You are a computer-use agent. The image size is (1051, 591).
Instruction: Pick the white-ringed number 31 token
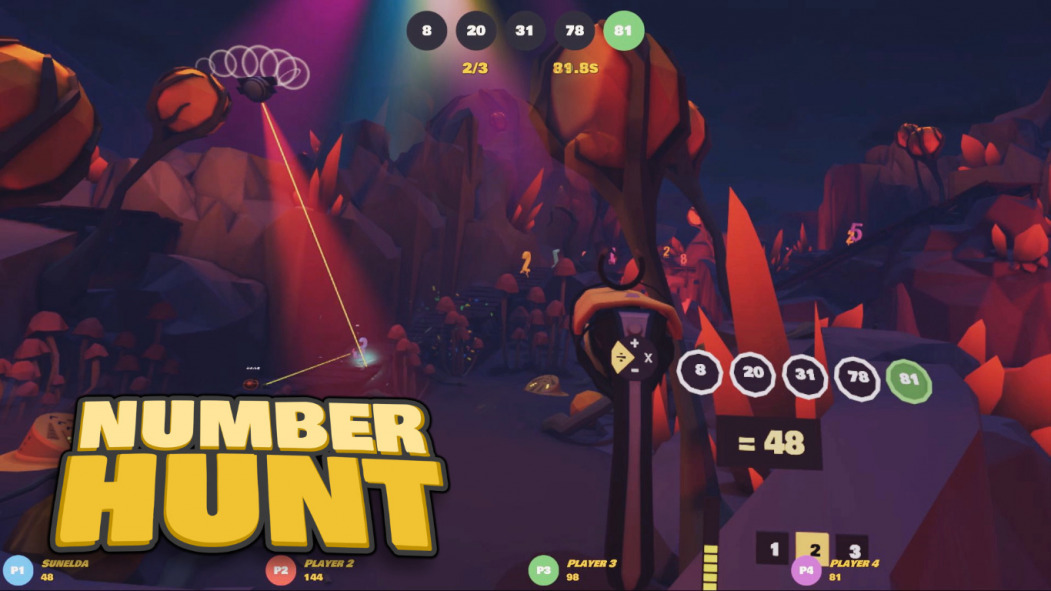[x=805, y=375]
